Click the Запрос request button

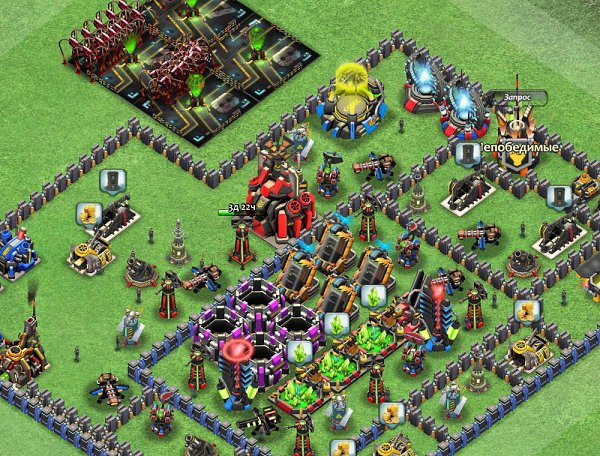[517, 97]
